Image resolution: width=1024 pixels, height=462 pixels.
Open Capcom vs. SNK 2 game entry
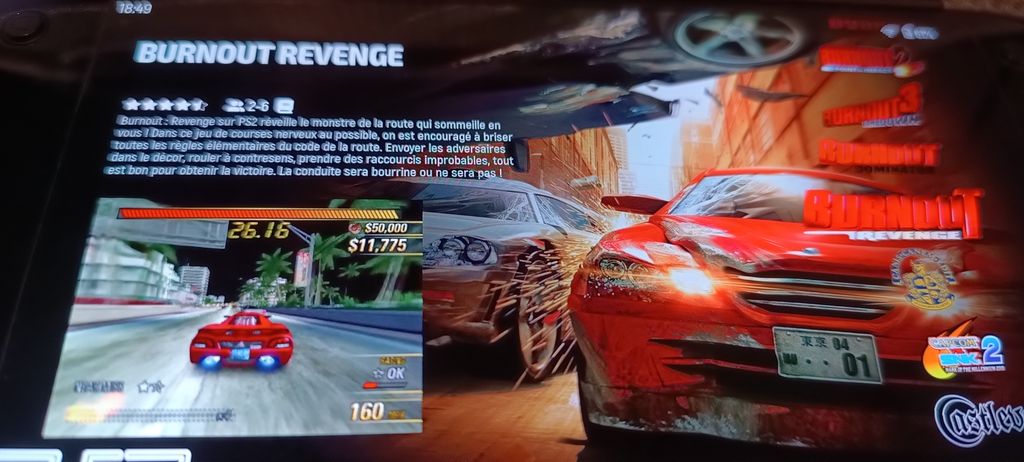(963, 354)
